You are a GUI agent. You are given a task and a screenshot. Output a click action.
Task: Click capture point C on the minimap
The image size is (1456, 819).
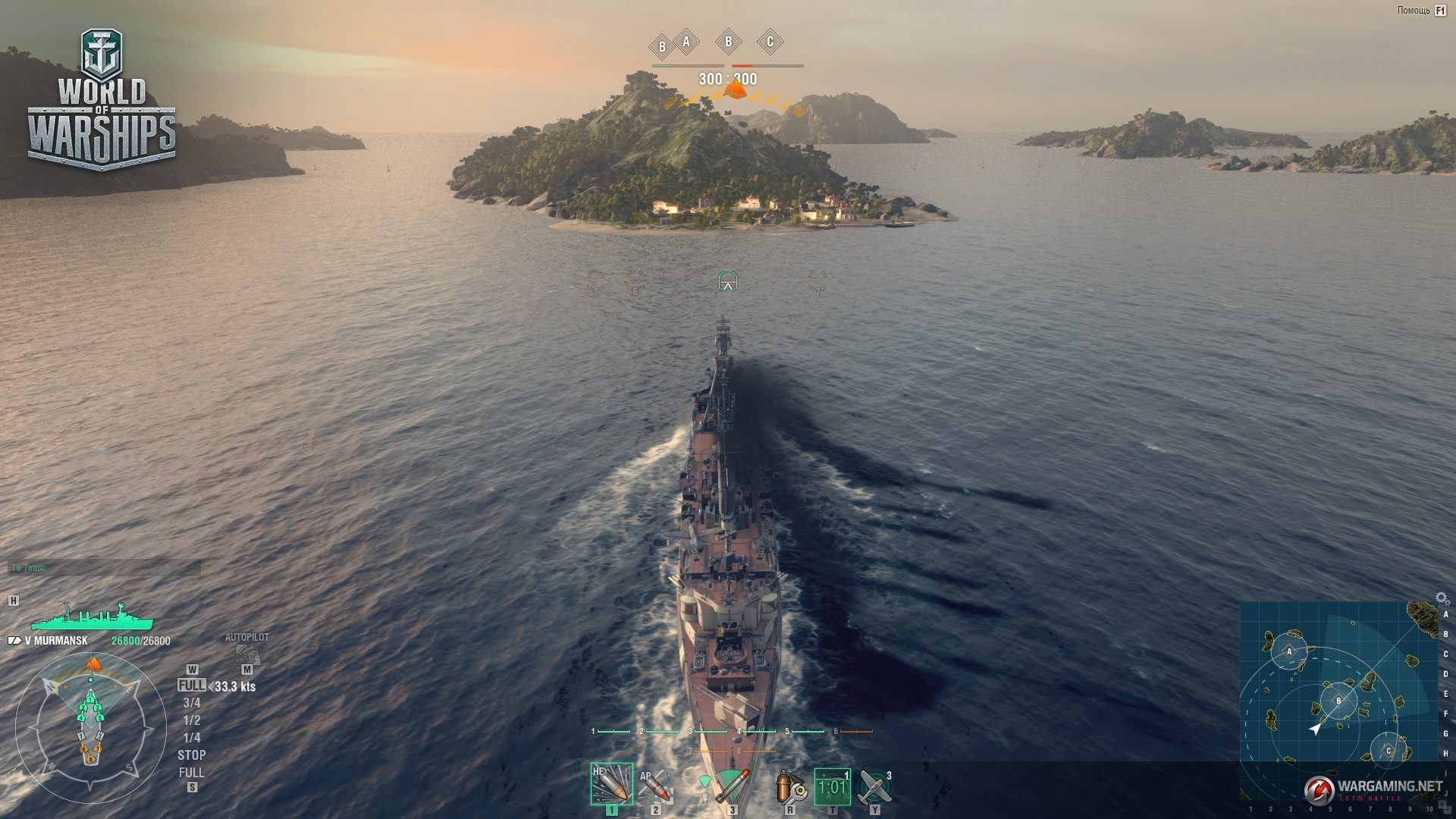(1389, 751)
